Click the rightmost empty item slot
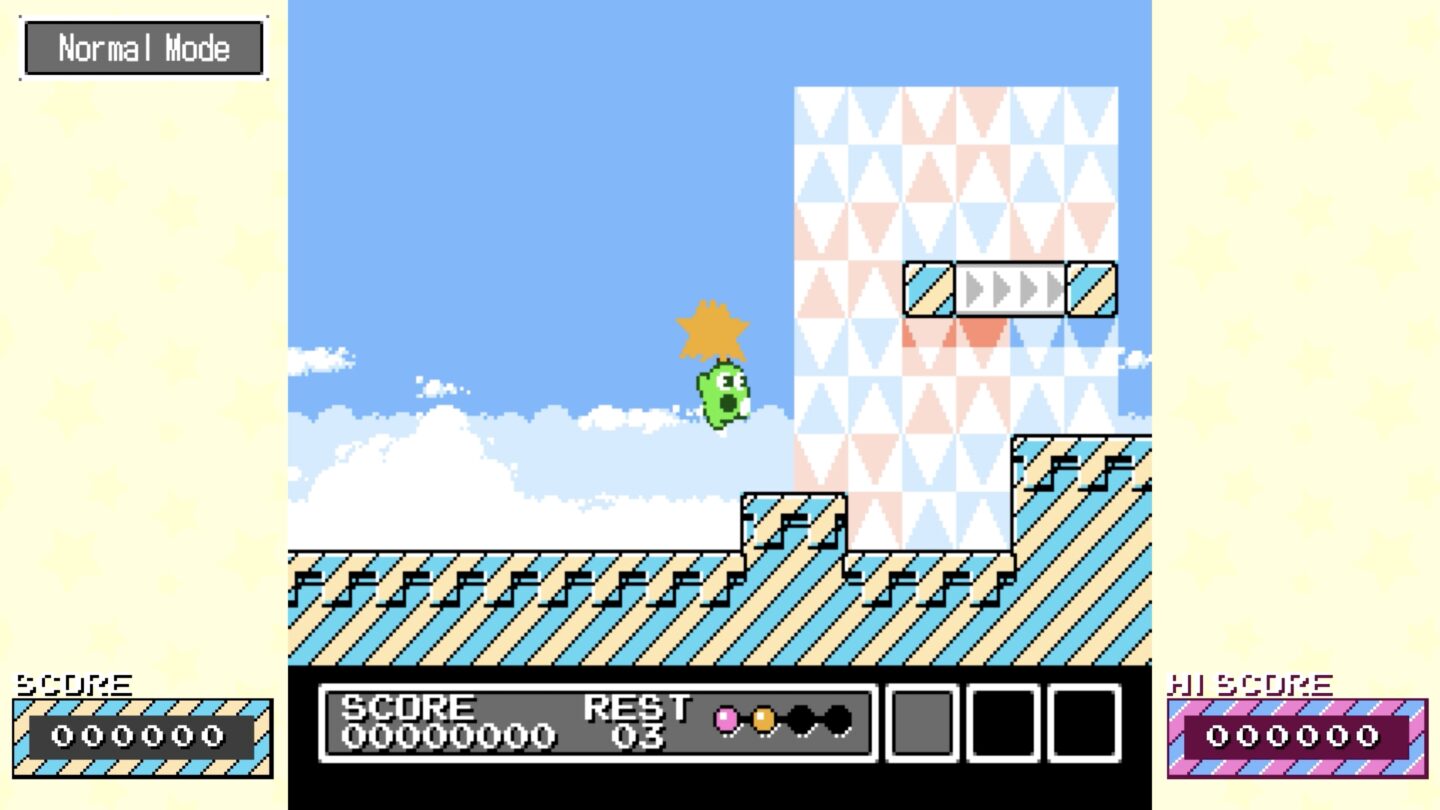 point(1083,725)
